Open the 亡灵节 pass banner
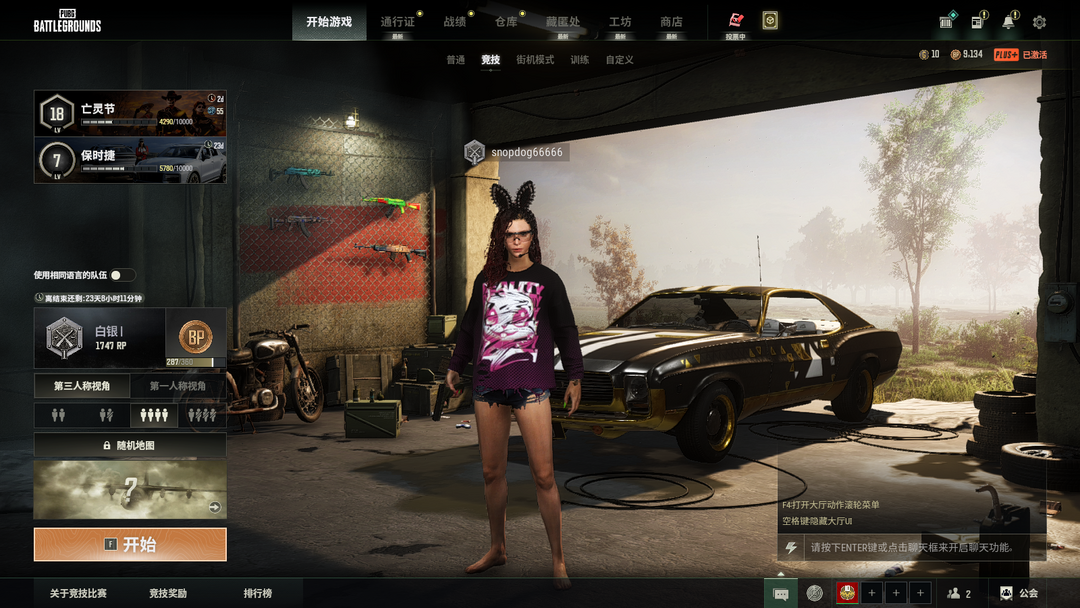This screenshot has width=1080, height=608. pos(130,113)
